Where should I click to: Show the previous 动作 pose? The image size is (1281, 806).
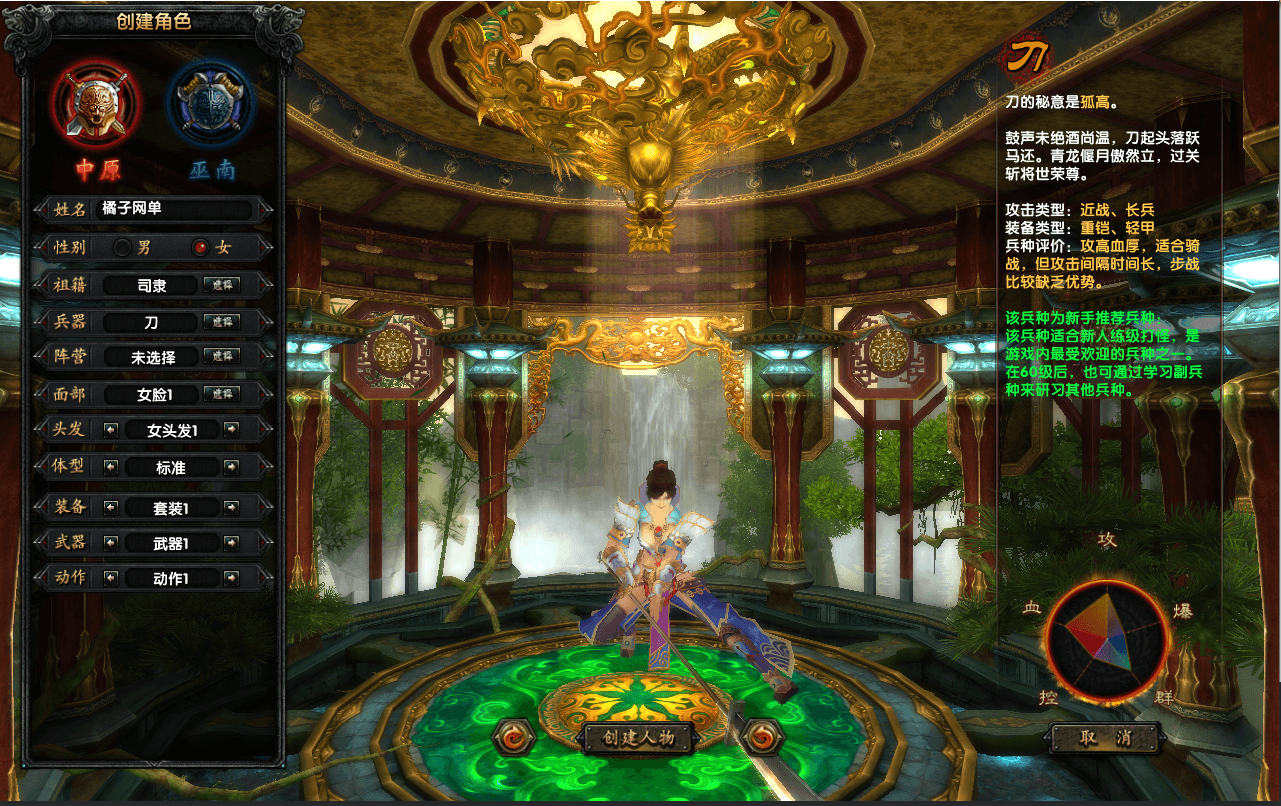[111, 578]
